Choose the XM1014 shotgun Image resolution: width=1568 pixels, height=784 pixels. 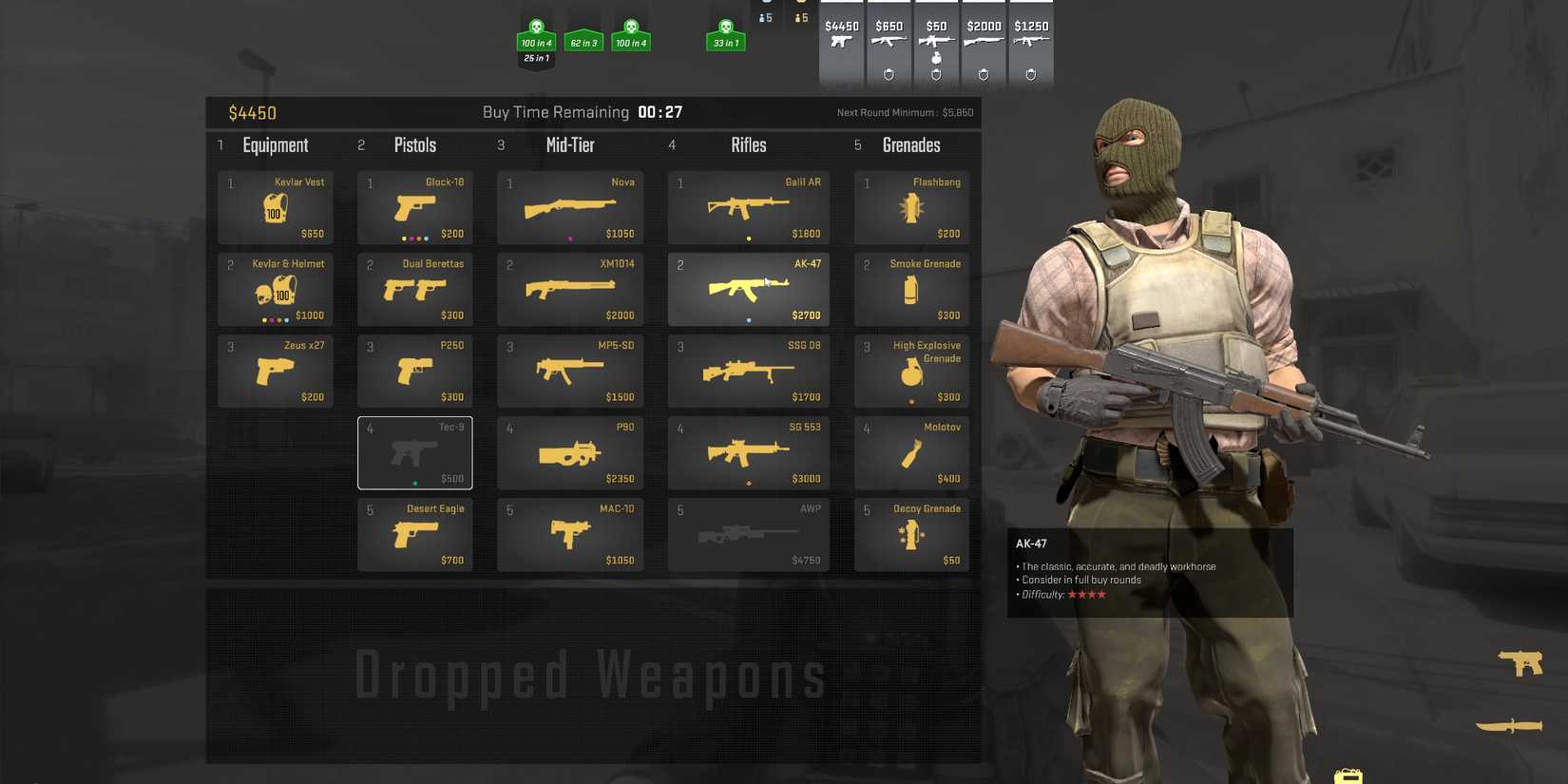tap(569, 288)
